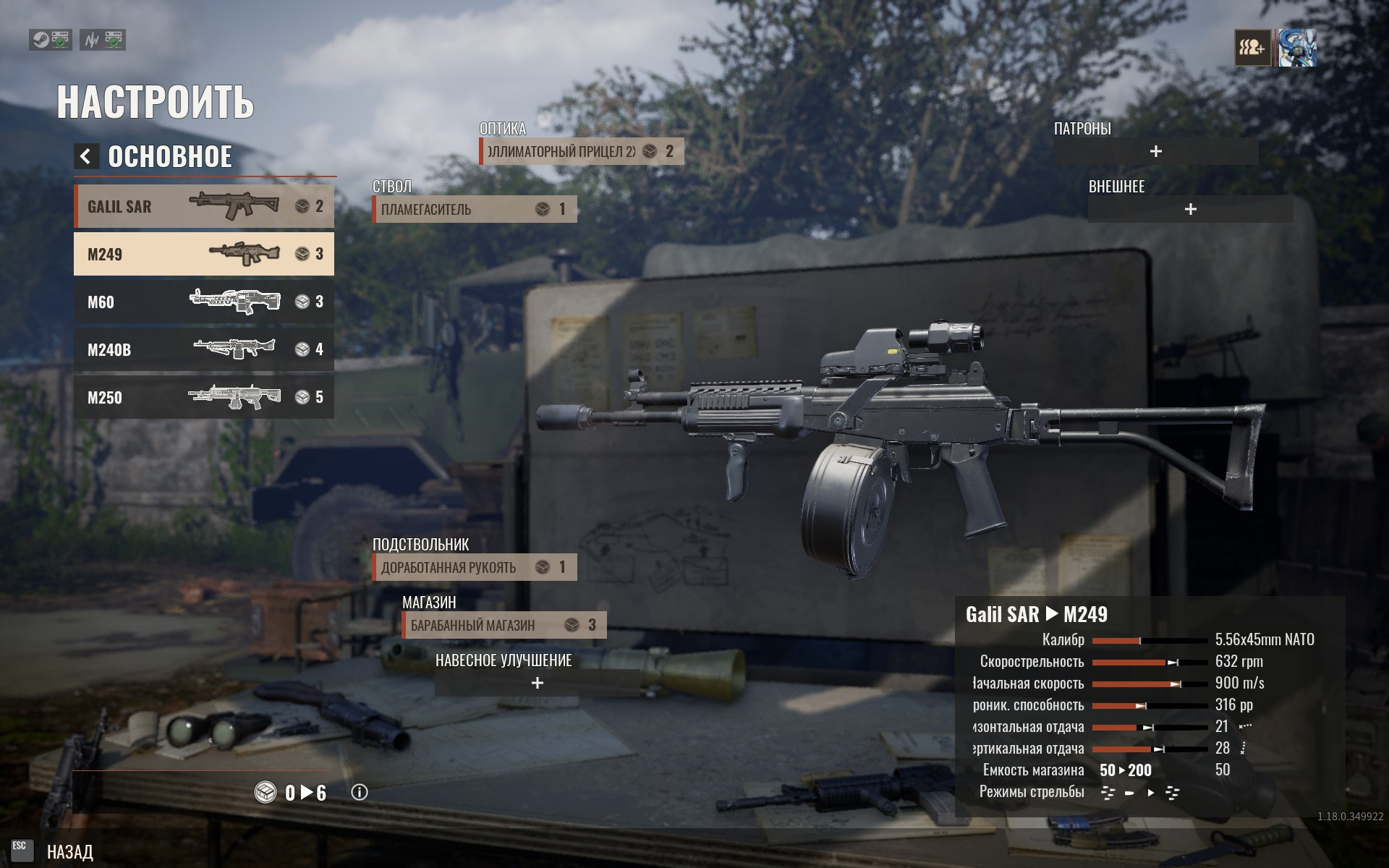
Task: Show supply points info icon
Action: pos(360,793)
